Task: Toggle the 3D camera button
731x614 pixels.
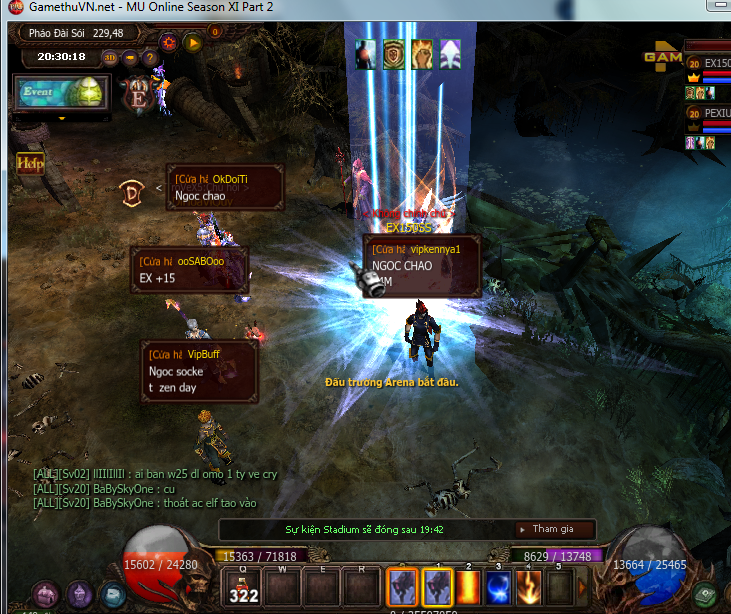Action: pos(110,57)
